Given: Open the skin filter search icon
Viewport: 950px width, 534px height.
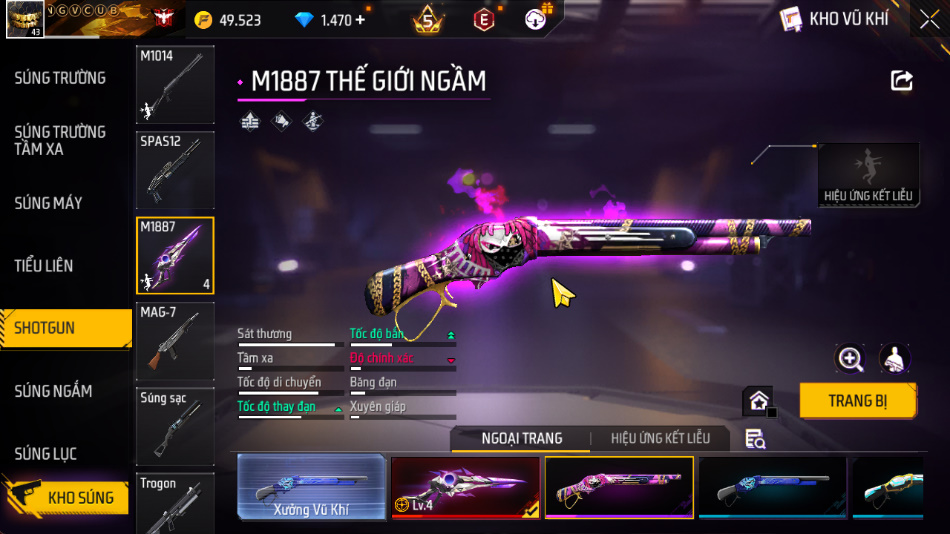Looking at the screenshot, I should point(755,439).
